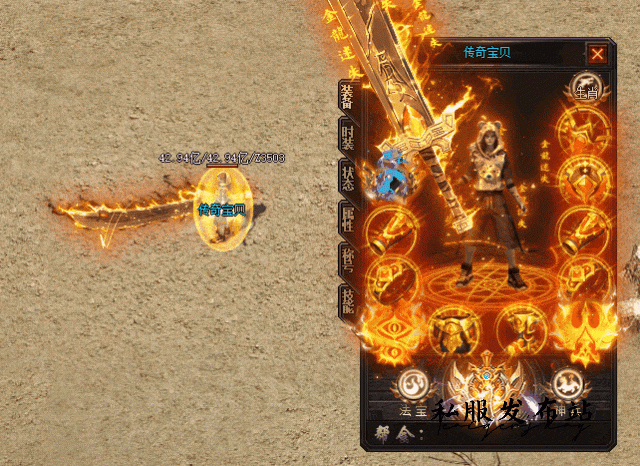Click the winged medal emblem slot
Screen dimensions: 640x466
(x=486, y=385)
